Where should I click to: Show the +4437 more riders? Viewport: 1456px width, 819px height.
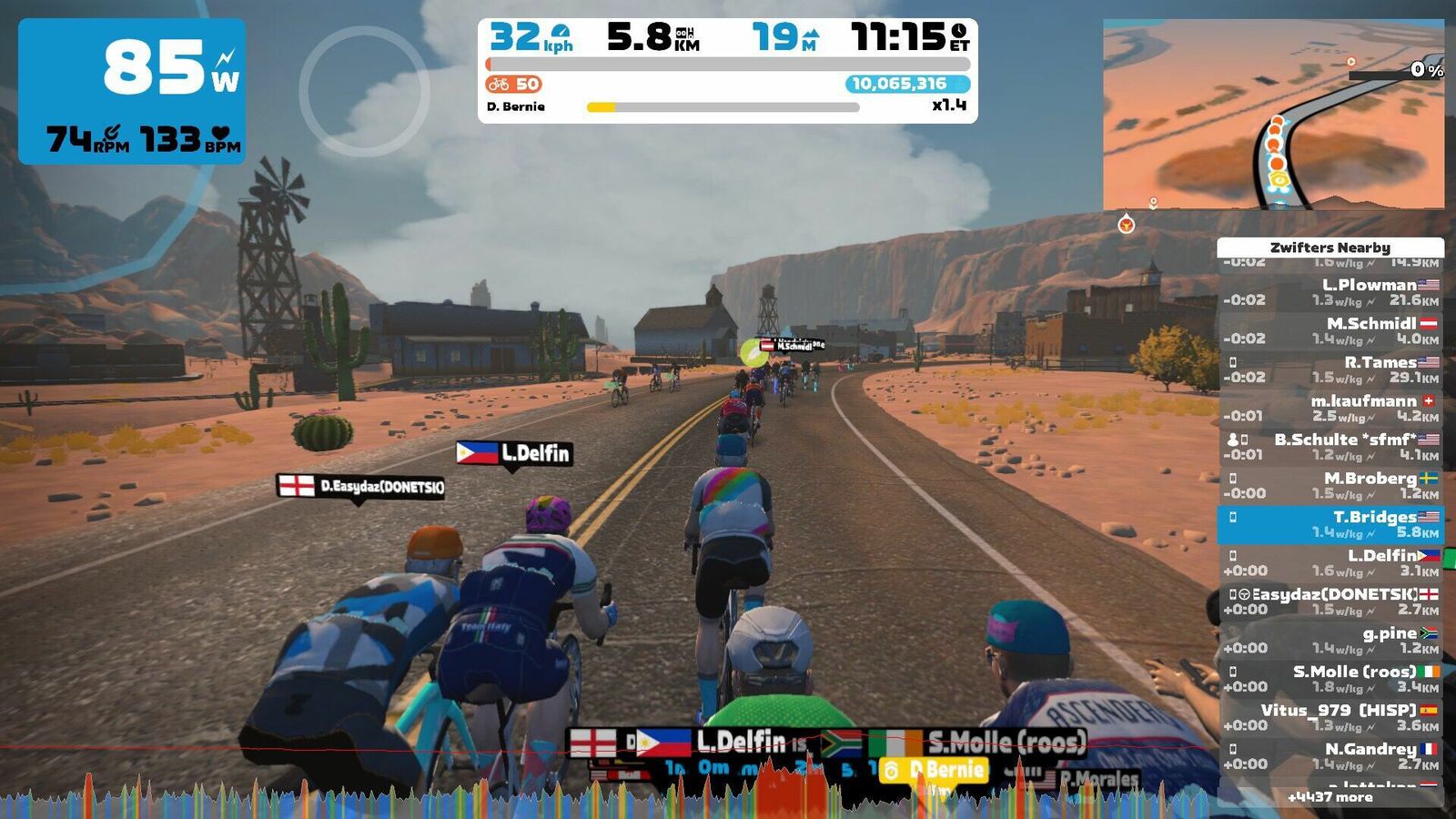tap(1330, 797)
